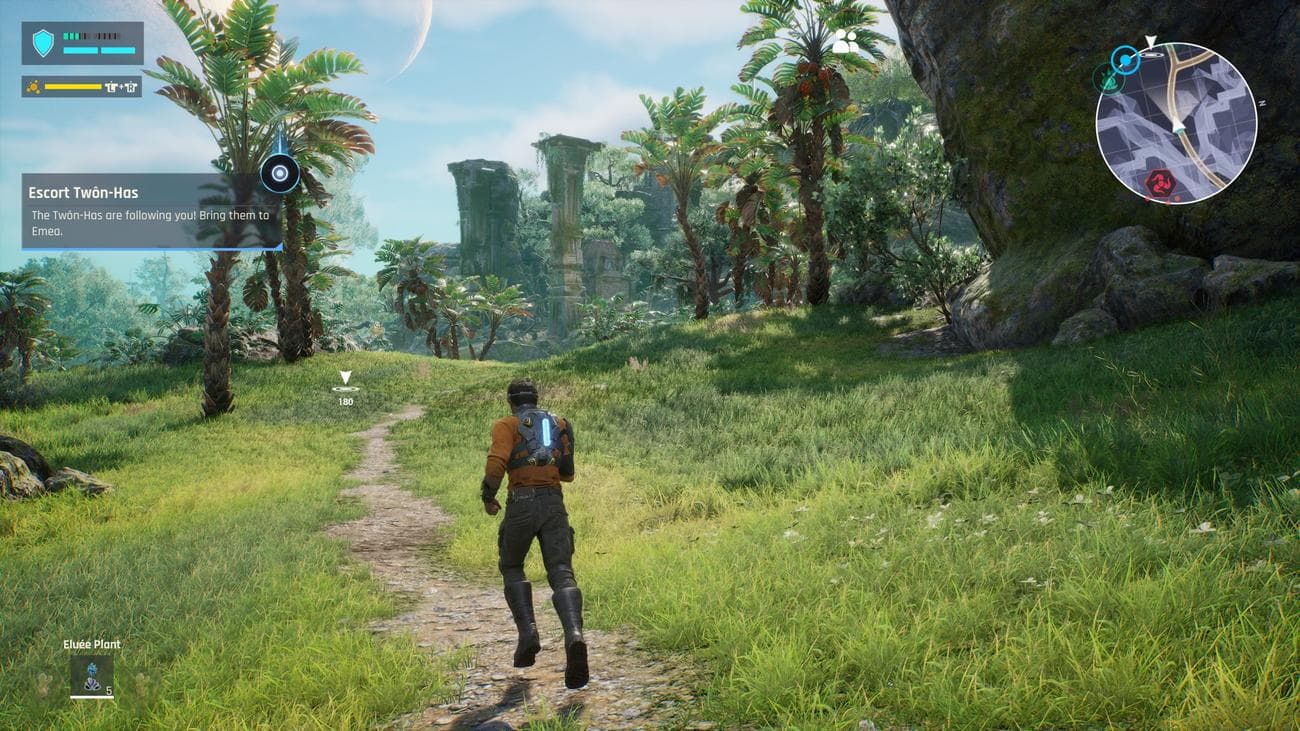Click the 180 distance waypoint marker
The height and width of the screenshot is (731, 1300).
click(x=345, y=386)
